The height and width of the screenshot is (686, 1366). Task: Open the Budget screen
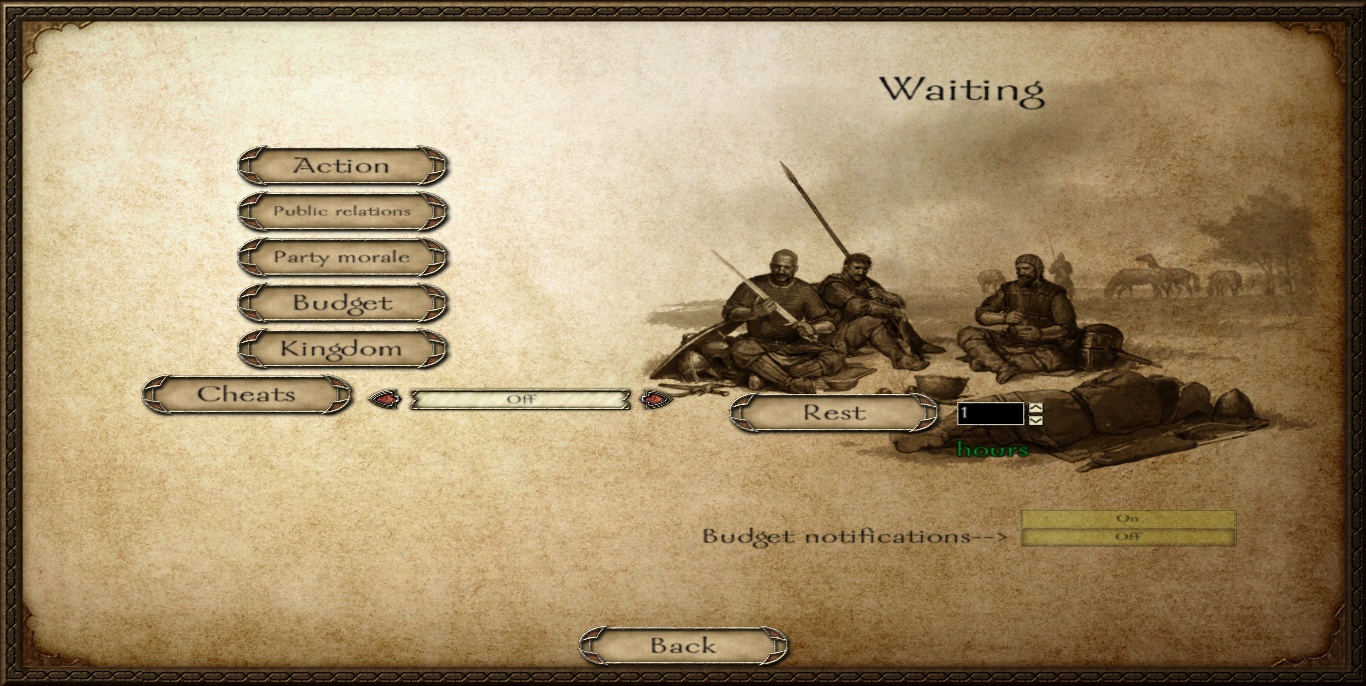342,303
